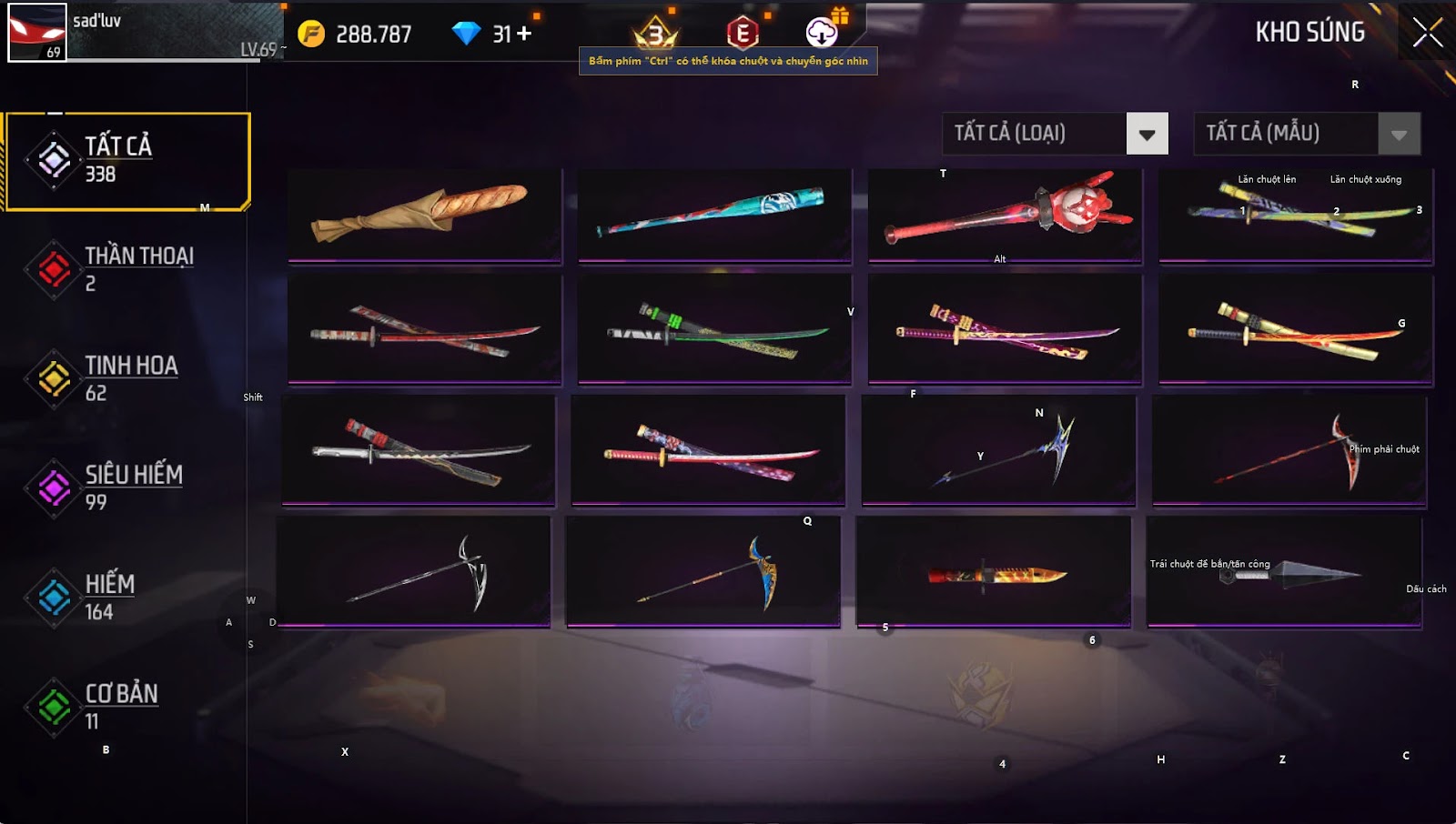Open the Tất Cả (Loại) type dropdown
The width and height of the screenshot is (1456, 824).
[x=1147, y=135]
